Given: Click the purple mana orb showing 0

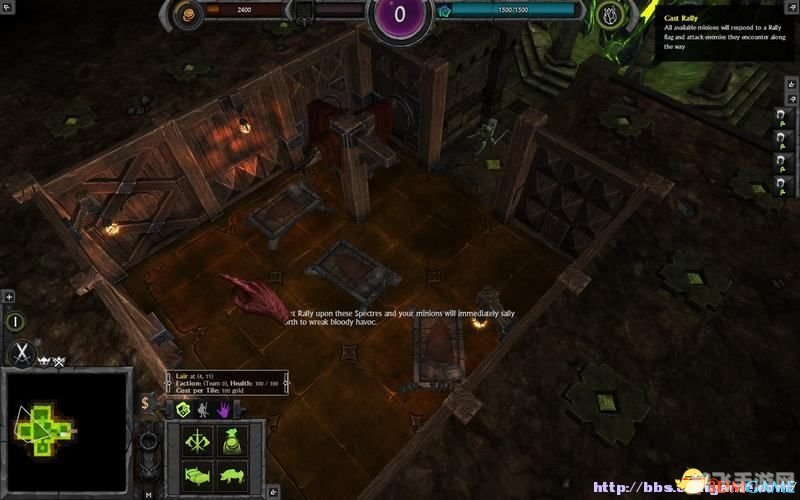Looking at the screenshot, I should (x=400, y=15).
